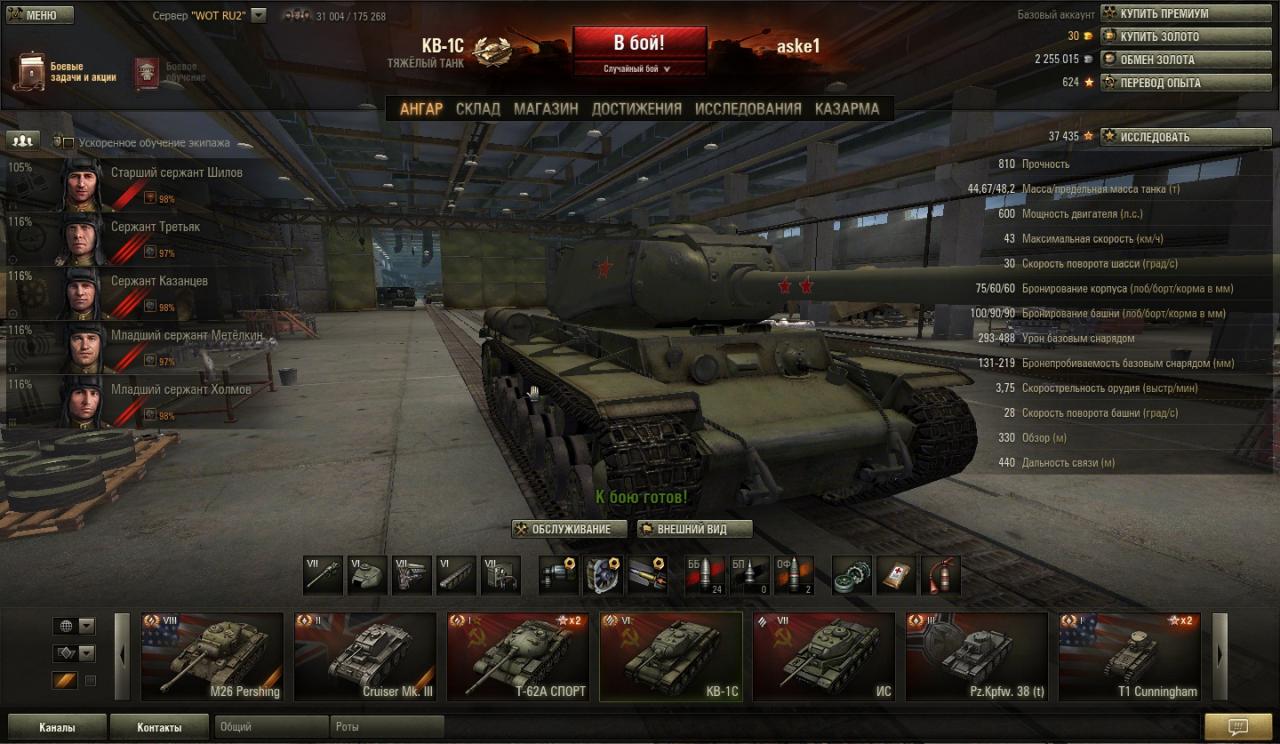Screen dimensions: 1280x744
Task: Open the Контакты list
Action: click(x=159, y=727)
